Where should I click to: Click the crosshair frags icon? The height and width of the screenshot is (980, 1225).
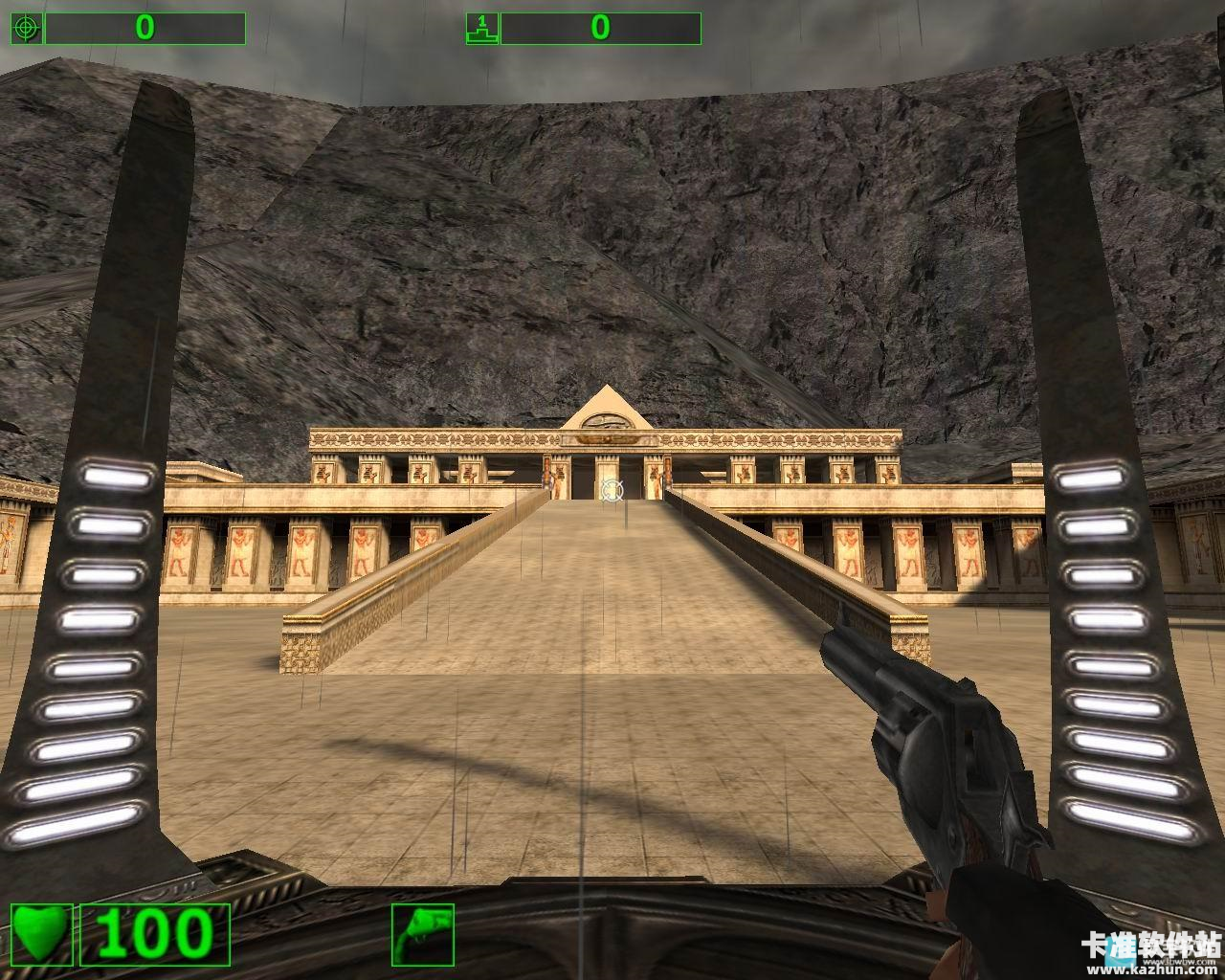pos(26,29)
